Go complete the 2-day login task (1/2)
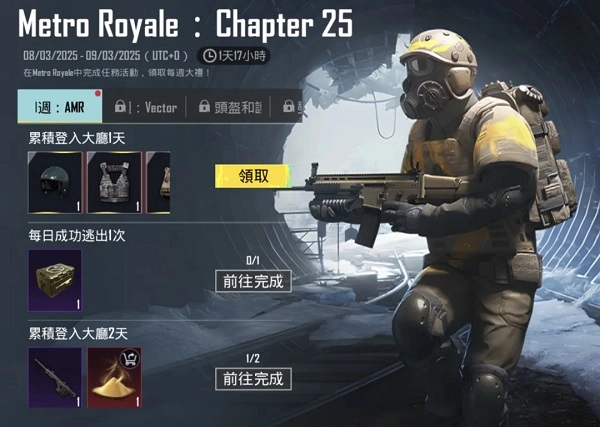This screenshot has width=600, height=427. [253, 378]
